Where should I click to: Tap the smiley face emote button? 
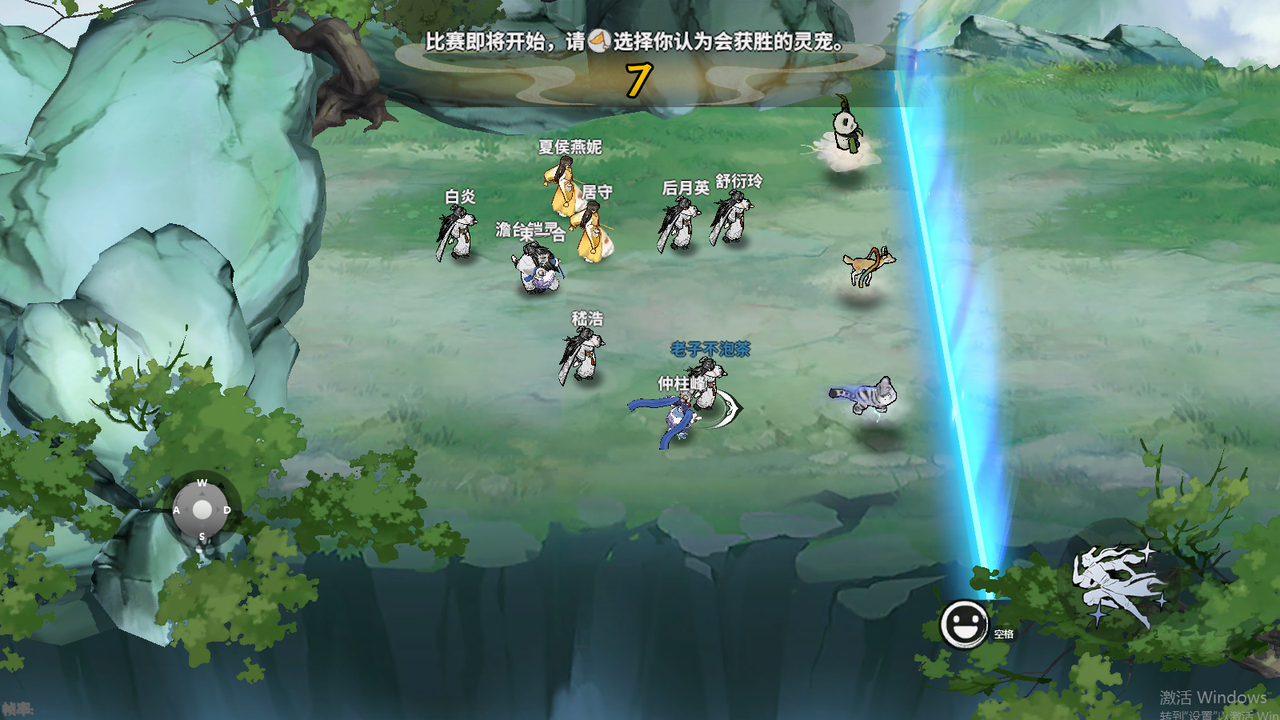point(964,625)
